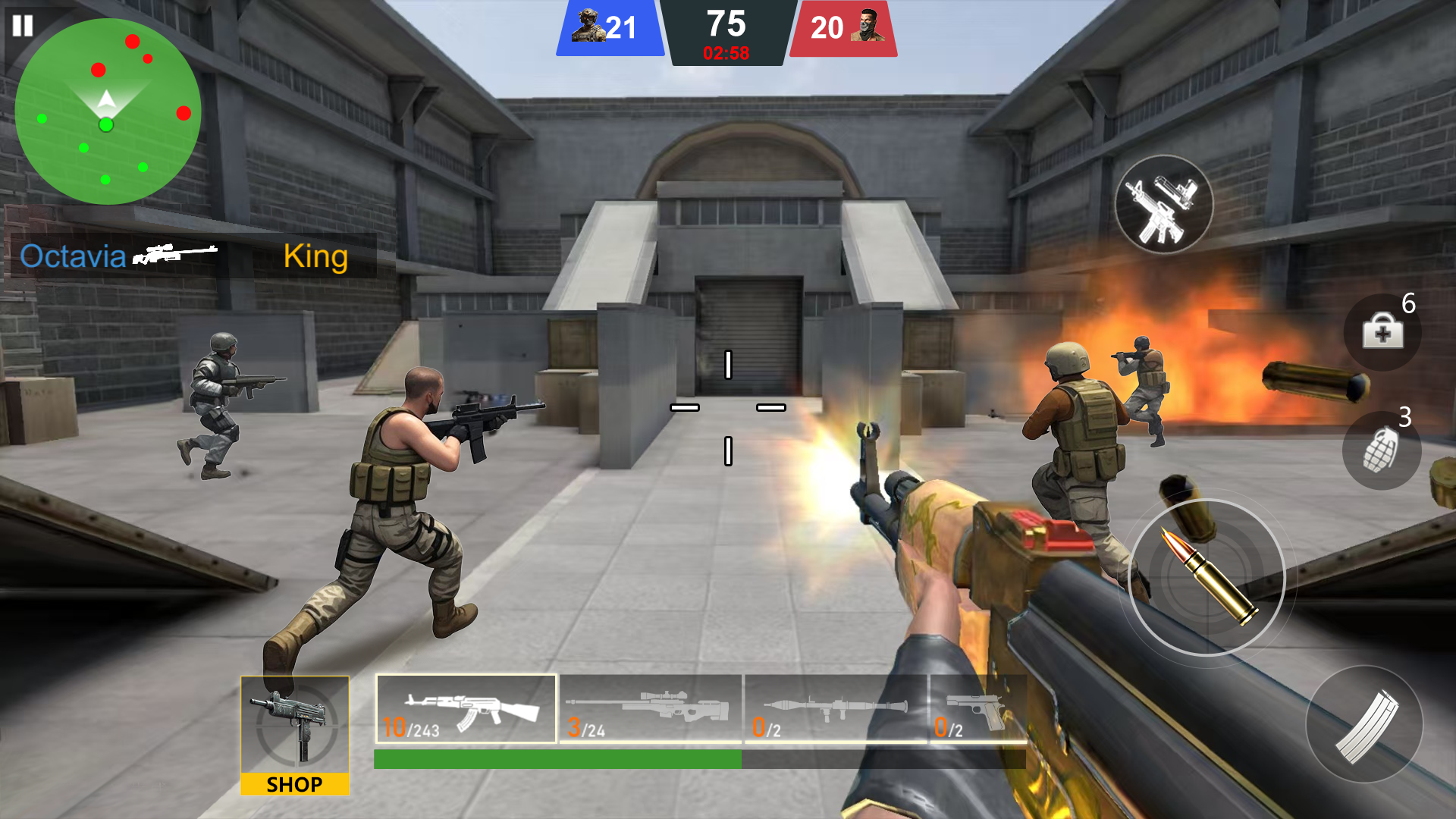Image resolution: width=1456 pixels, height=819 pixels.
Task: Equip the rocket launcher slot
Action: click(836, 709)
